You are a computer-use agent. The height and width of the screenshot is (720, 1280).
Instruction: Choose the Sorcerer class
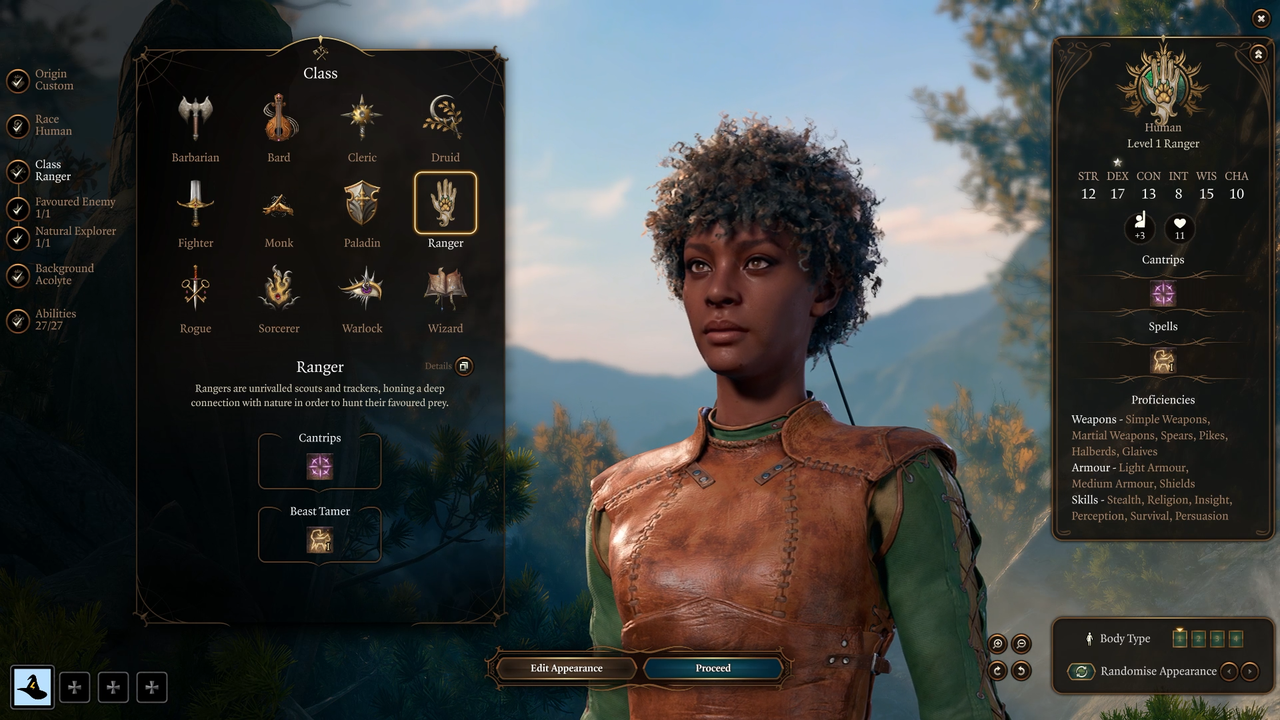coord(278,288)
